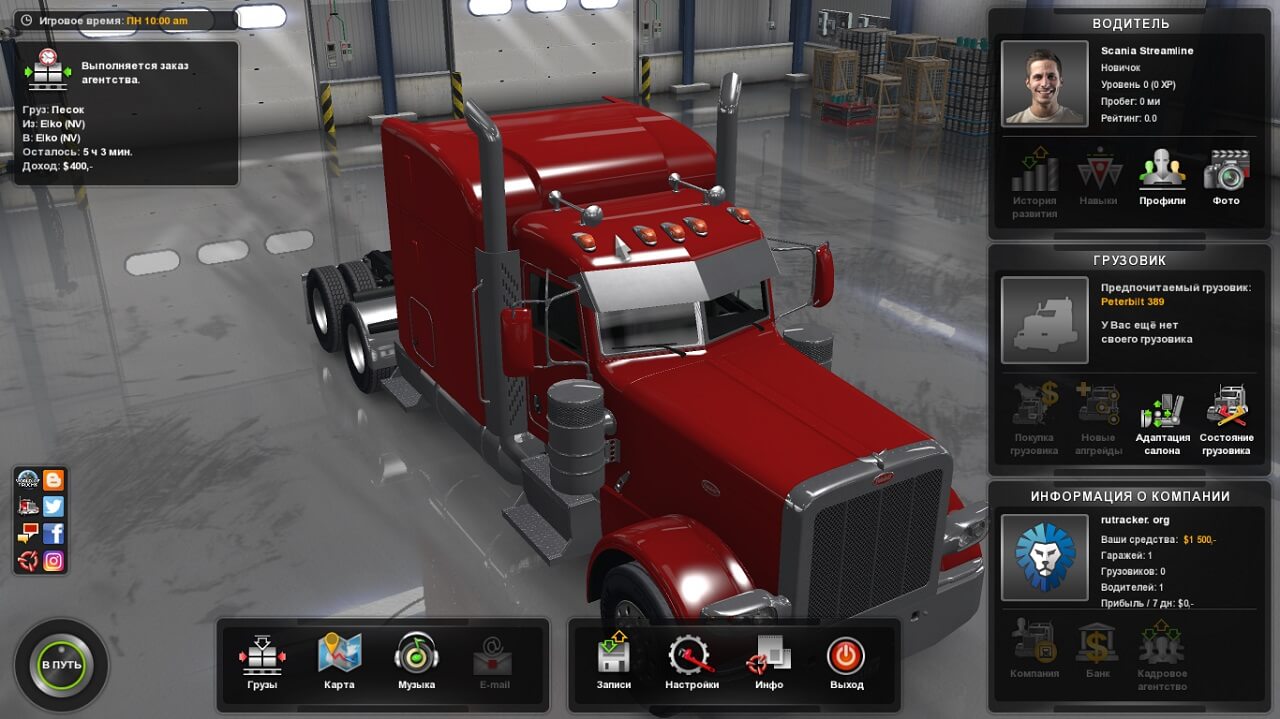Open the World of Trucks icon

click(x=28, y=480)
